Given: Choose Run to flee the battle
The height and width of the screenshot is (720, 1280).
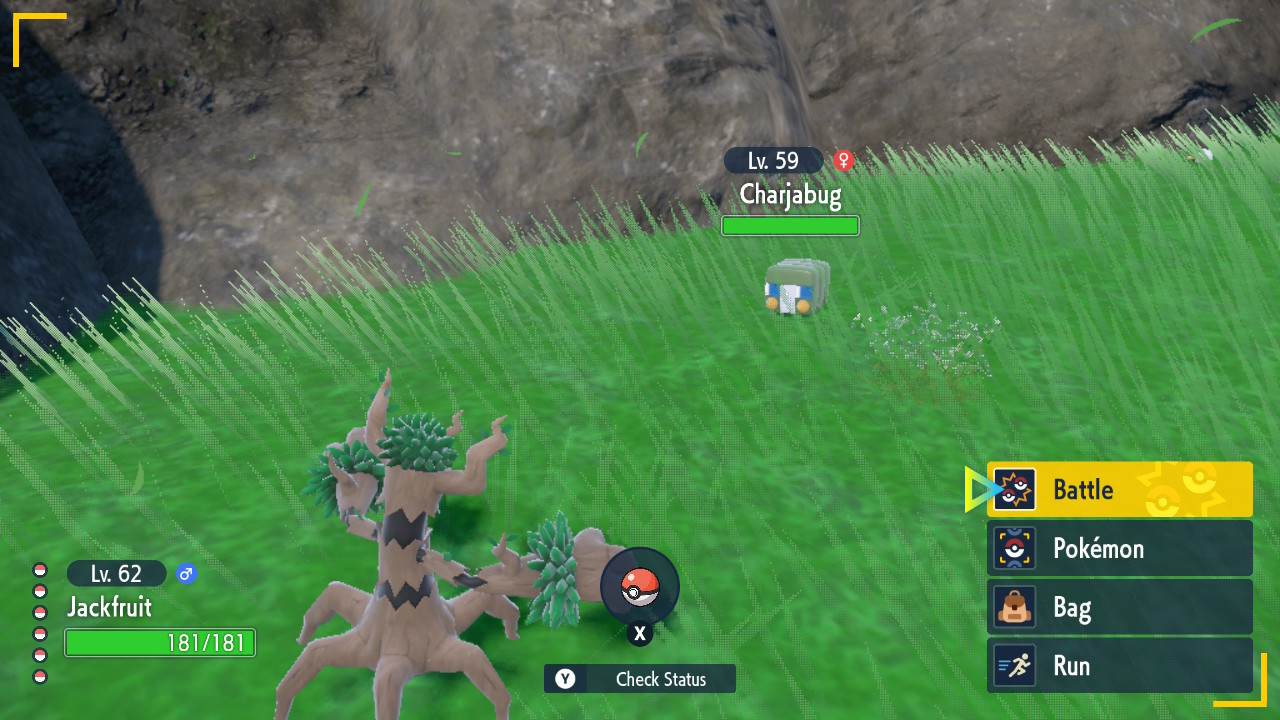Looking at the screenshot, I should 1119,666.
